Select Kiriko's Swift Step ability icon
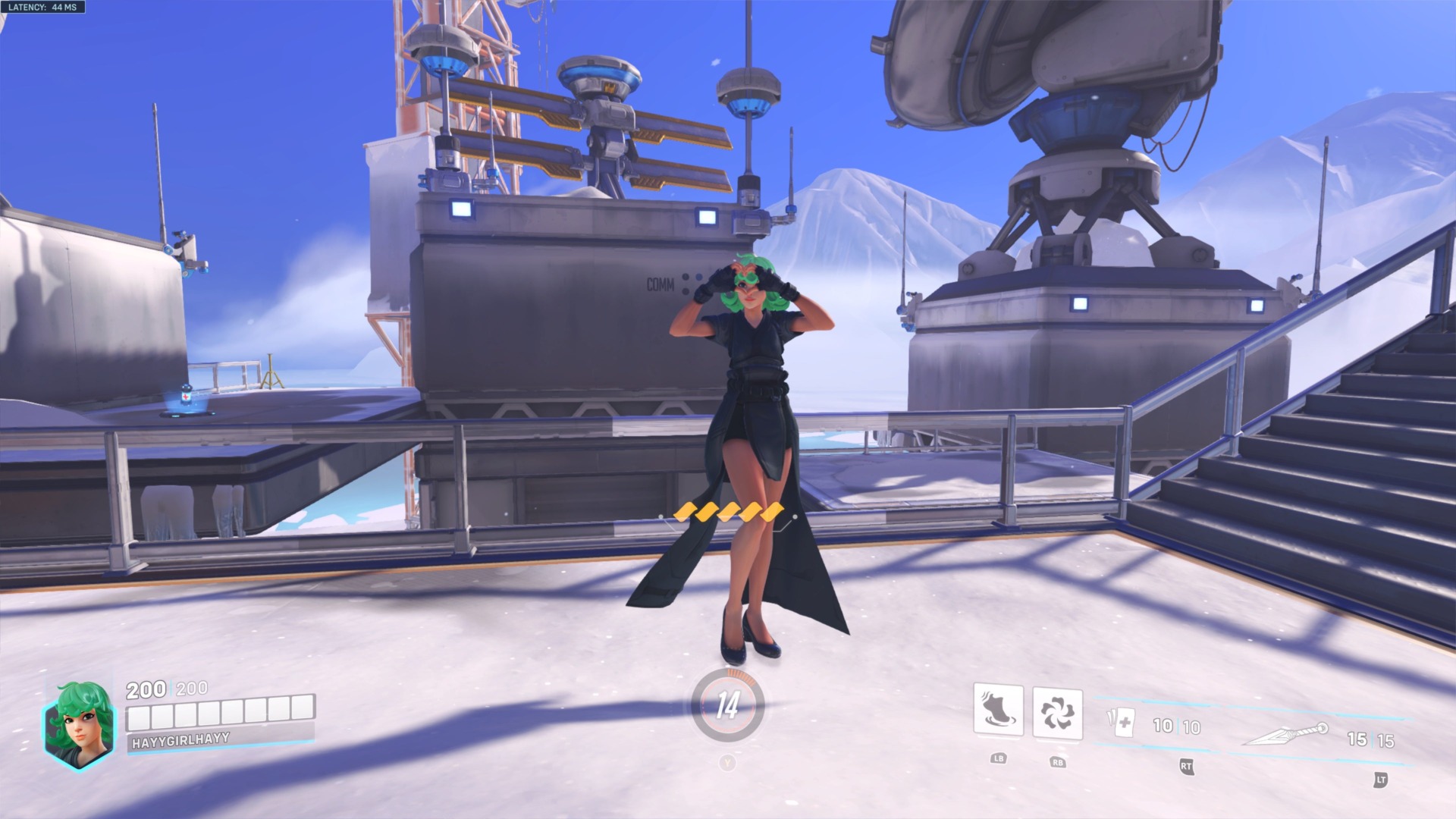Image resolution: width=1456 pixels, height=819 pixels. 999,711
